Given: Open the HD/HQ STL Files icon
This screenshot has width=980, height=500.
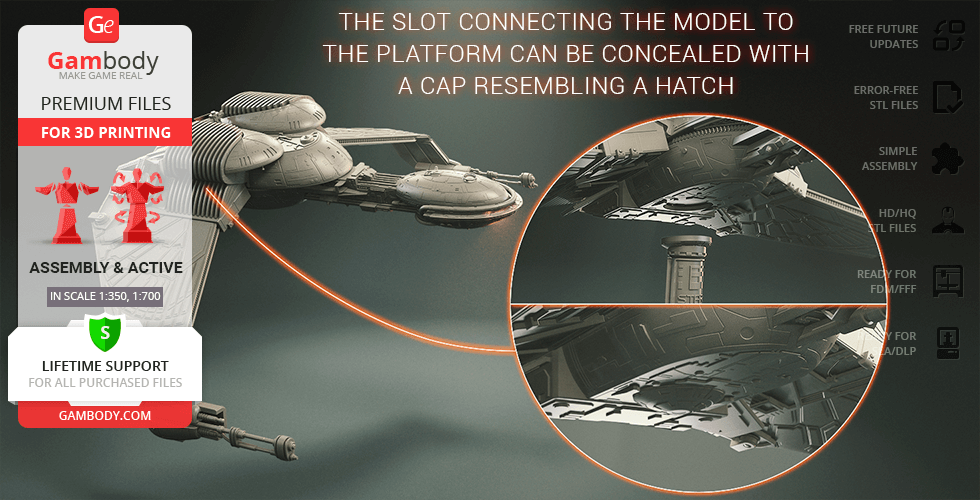Looking at the screenshot, I should click(946, 220).
